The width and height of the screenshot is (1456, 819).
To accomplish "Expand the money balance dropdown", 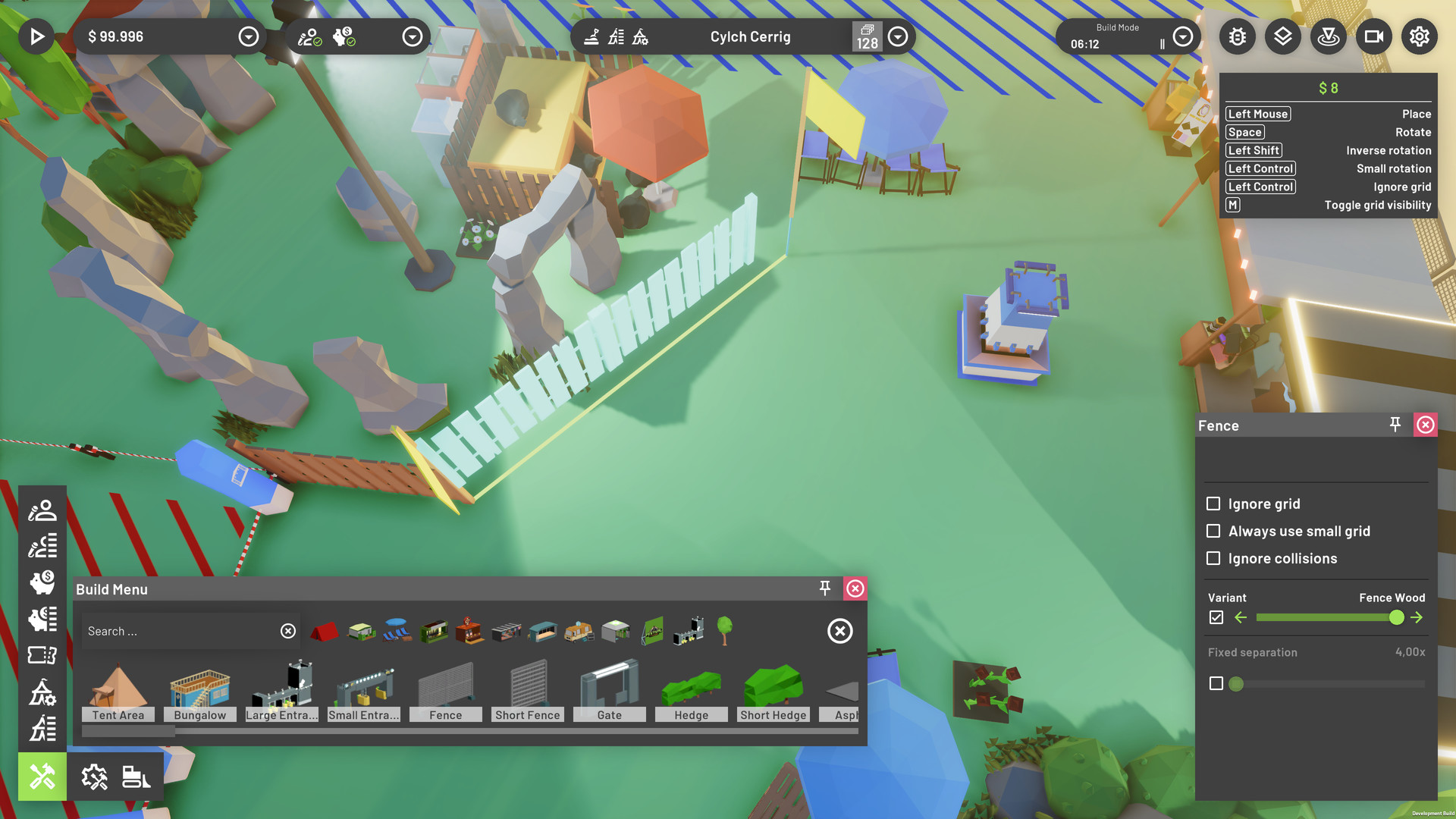I will (248, 36).
